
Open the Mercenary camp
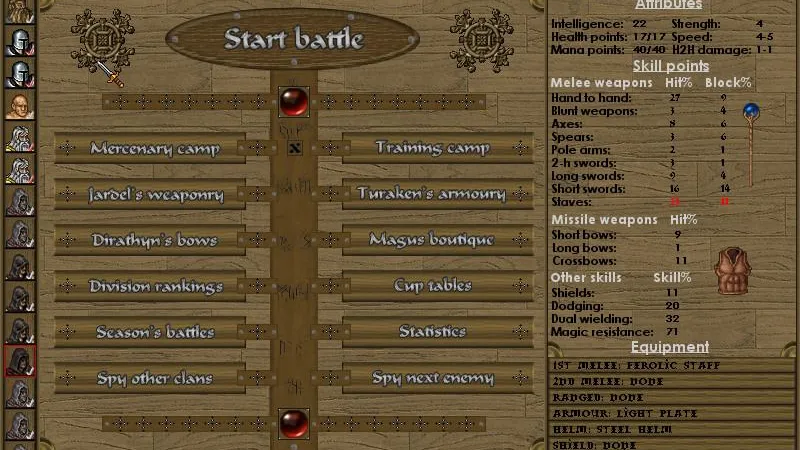point(154,148)
